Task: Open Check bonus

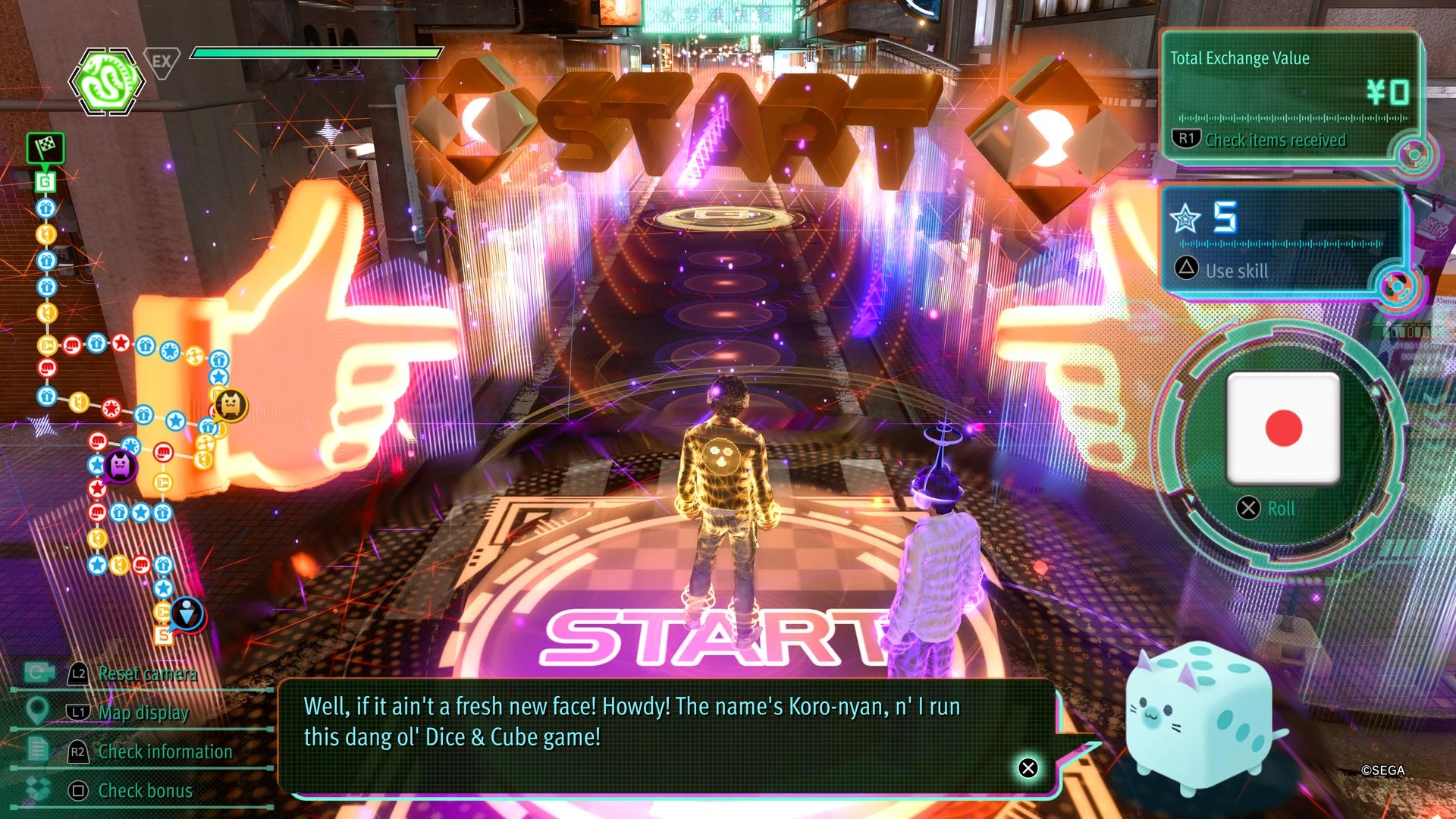Action: [145, 791]
